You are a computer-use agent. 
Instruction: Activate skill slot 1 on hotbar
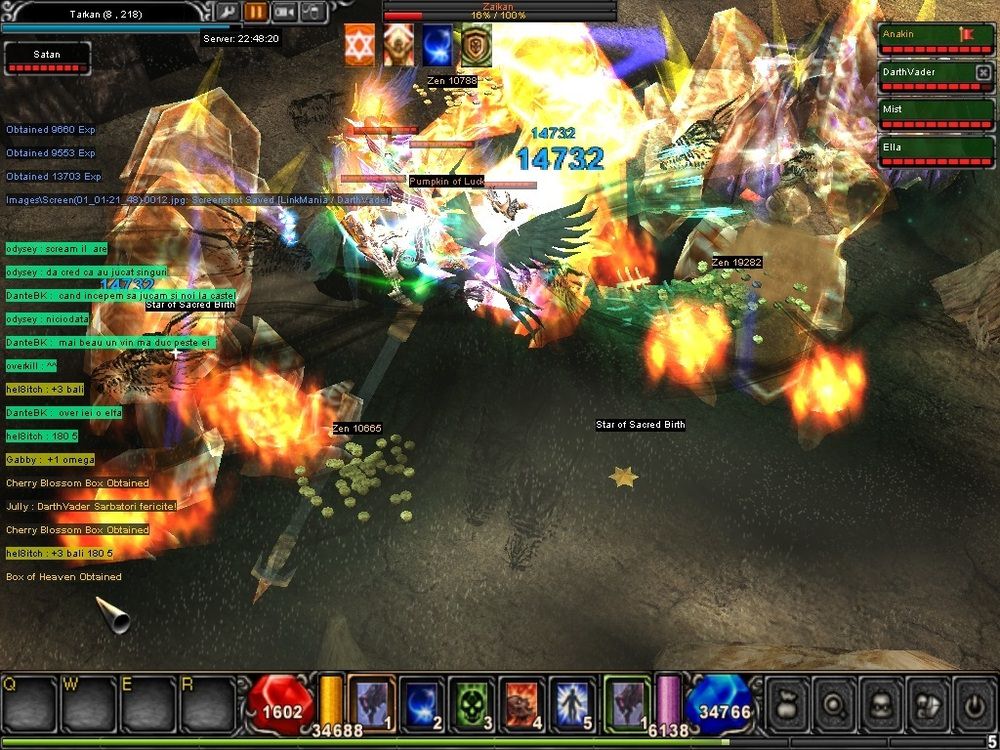pyautogui.click(x=372, y=703)
